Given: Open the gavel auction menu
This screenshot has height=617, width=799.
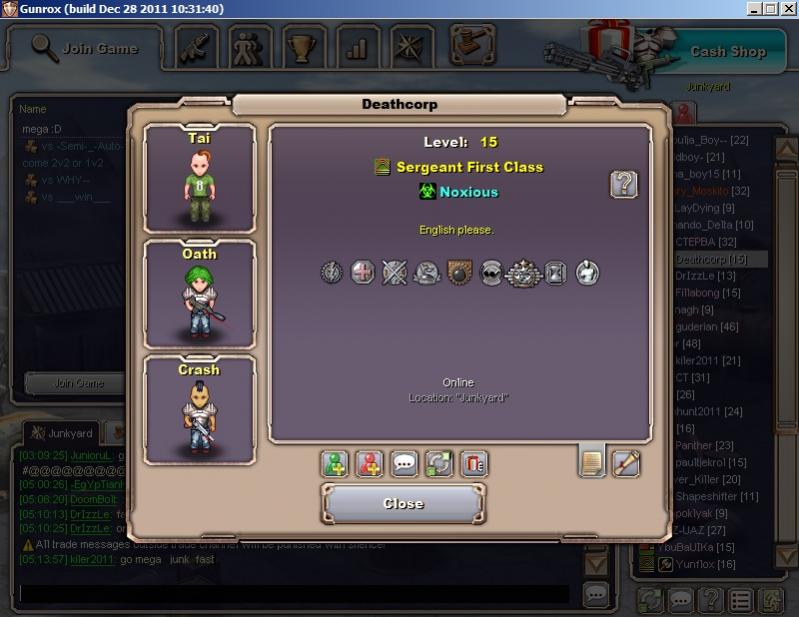Looking at the screenshot, I should [473, 45].
